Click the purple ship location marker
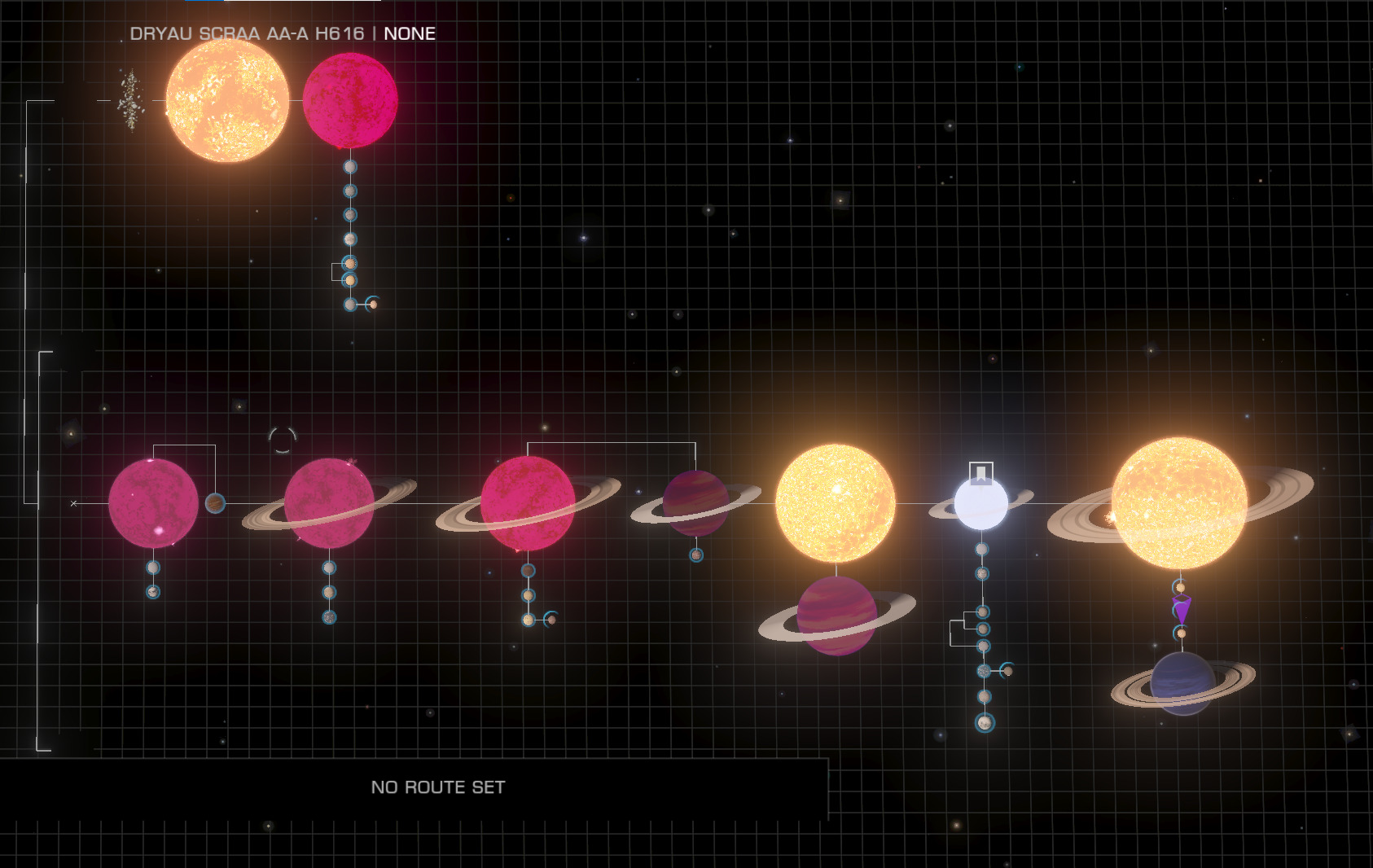Image resolution: width=1373 pixels, height=868 pixels. click(x=1182, y=609)
